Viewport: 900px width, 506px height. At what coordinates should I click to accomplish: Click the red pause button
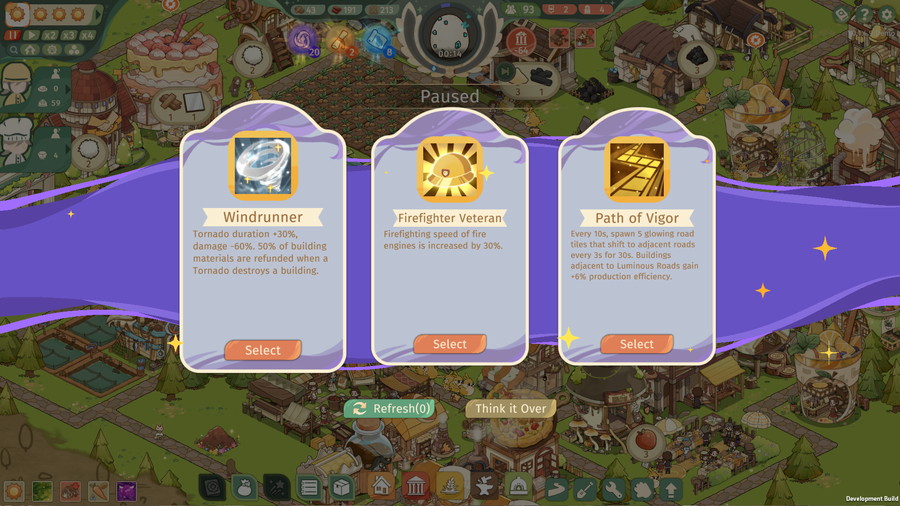coord(13,34)
